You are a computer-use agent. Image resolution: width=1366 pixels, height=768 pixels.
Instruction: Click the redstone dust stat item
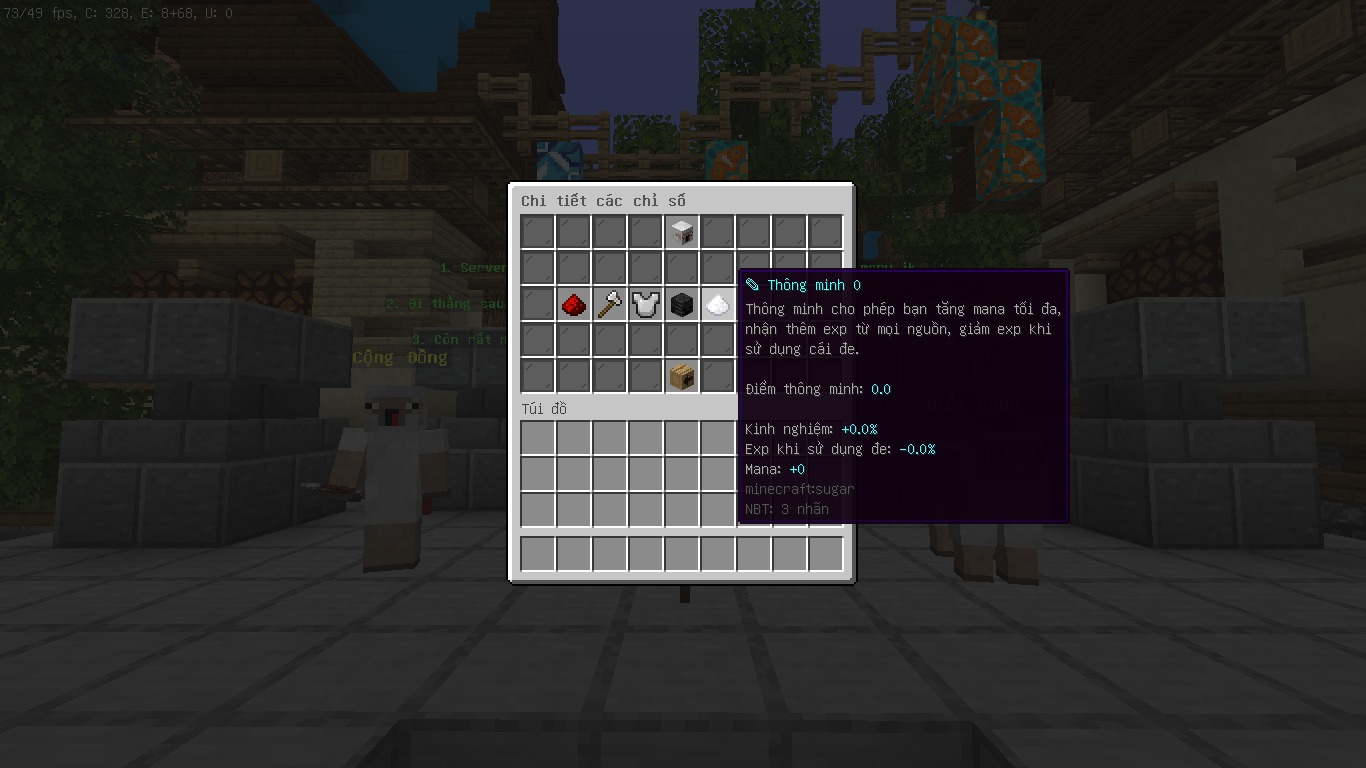tap(573, 304)
